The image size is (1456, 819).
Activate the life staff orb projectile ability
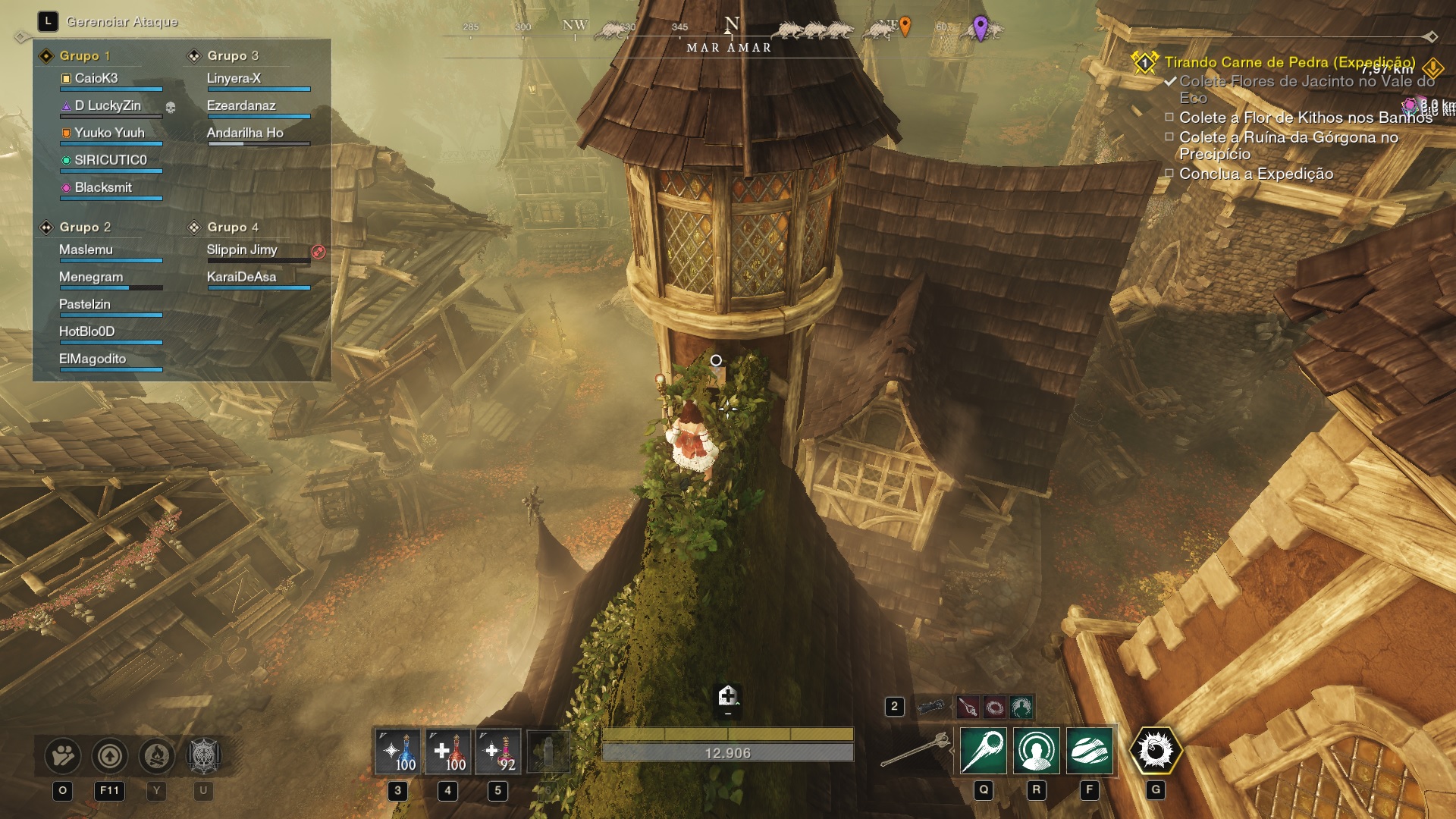984,751
